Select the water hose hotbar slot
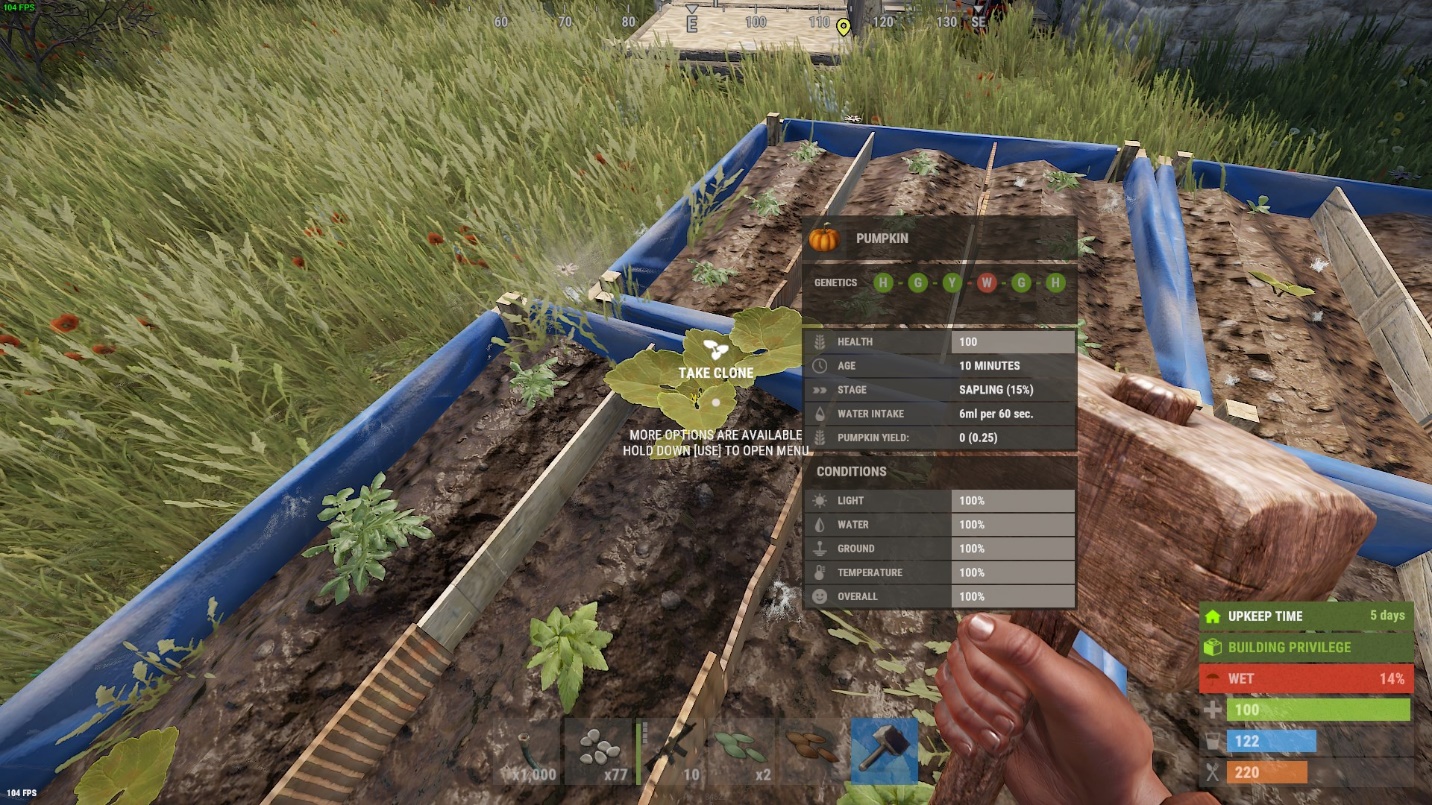This screenshot has width=1432, height=805. tap(527, 752)
